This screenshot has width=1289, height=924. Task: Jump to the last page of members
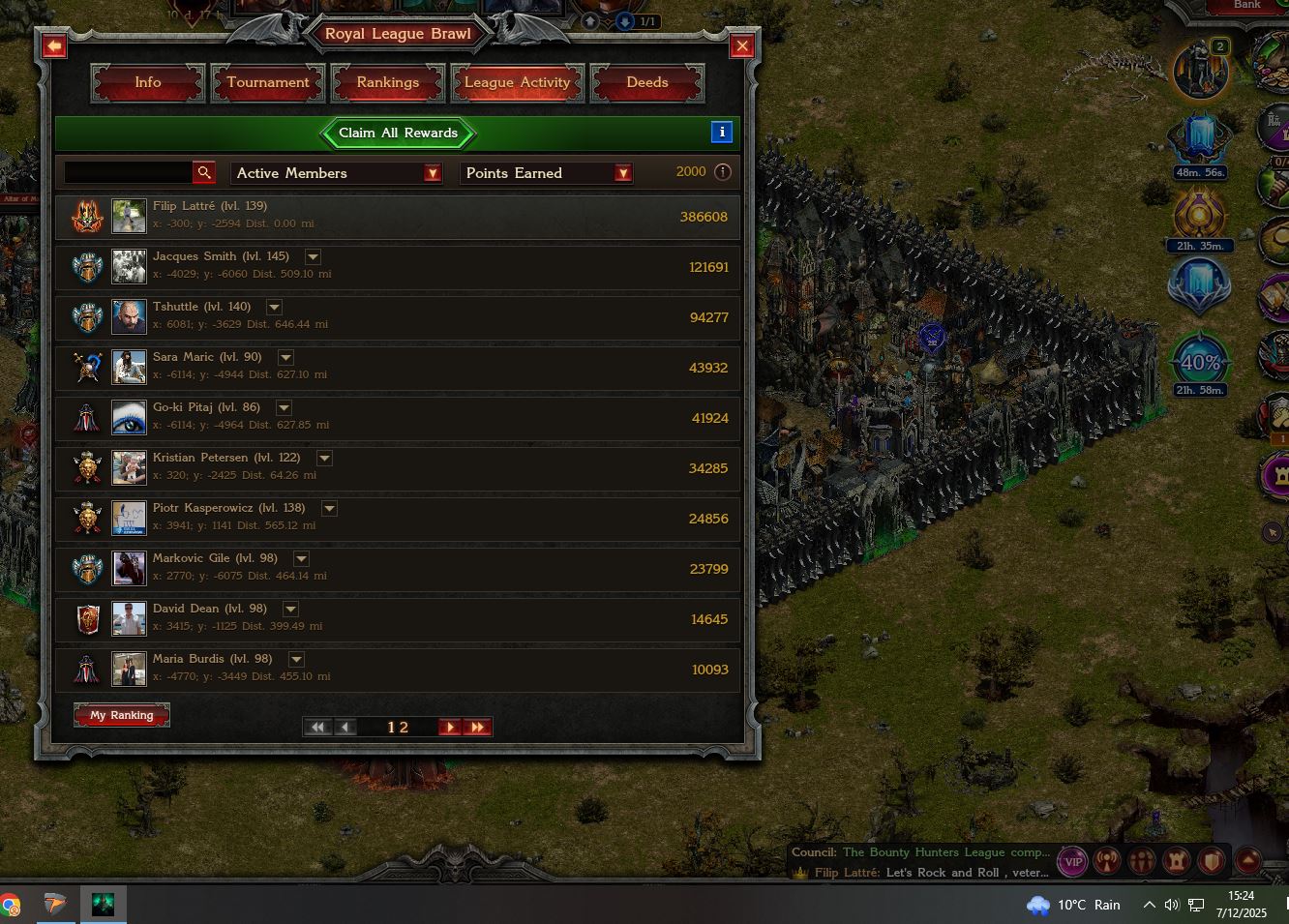pos(477,728)
